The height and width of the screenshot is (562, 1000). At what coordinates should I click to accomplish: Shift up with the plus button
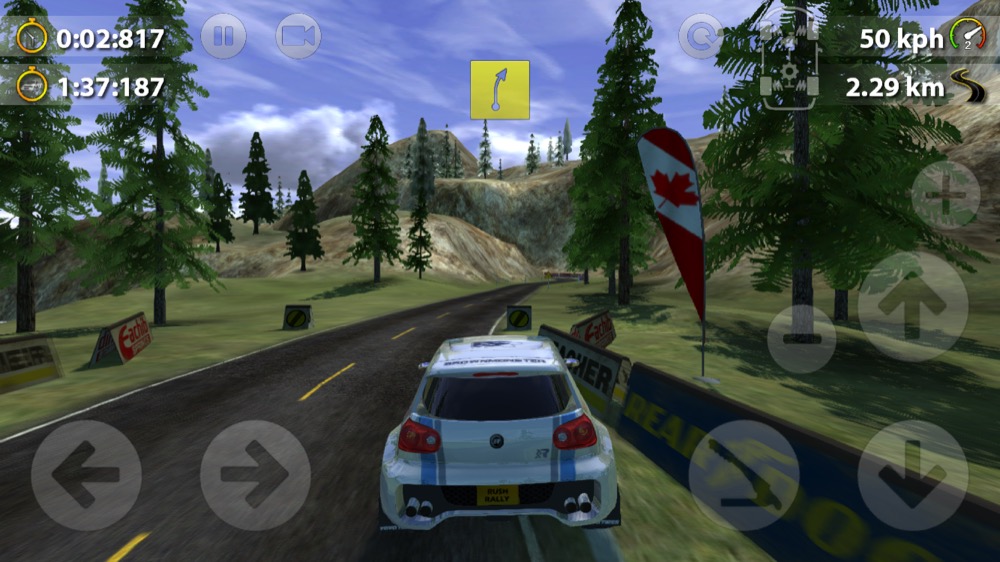click(x=945, y=194)
